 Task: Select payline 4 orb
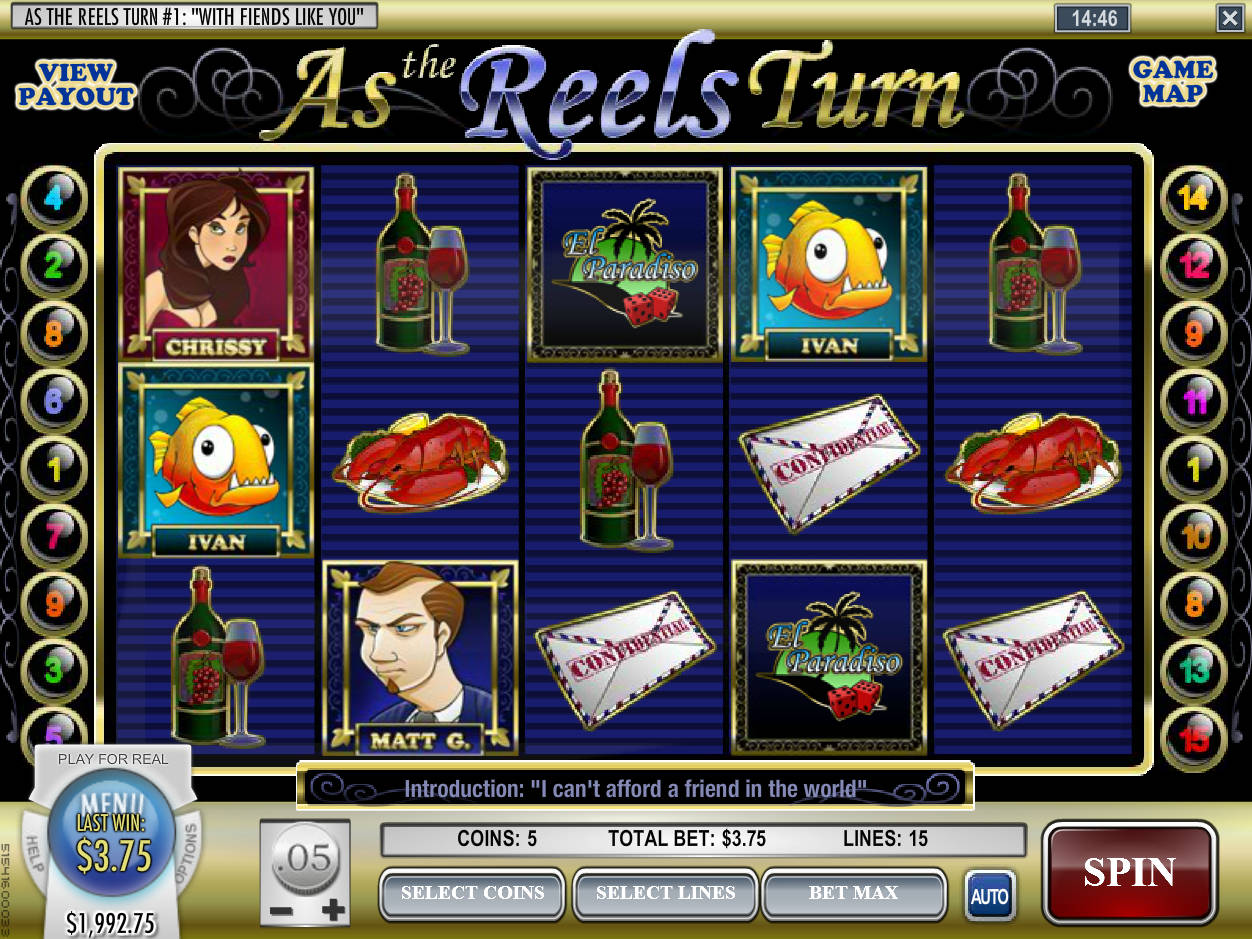[53, 198]
